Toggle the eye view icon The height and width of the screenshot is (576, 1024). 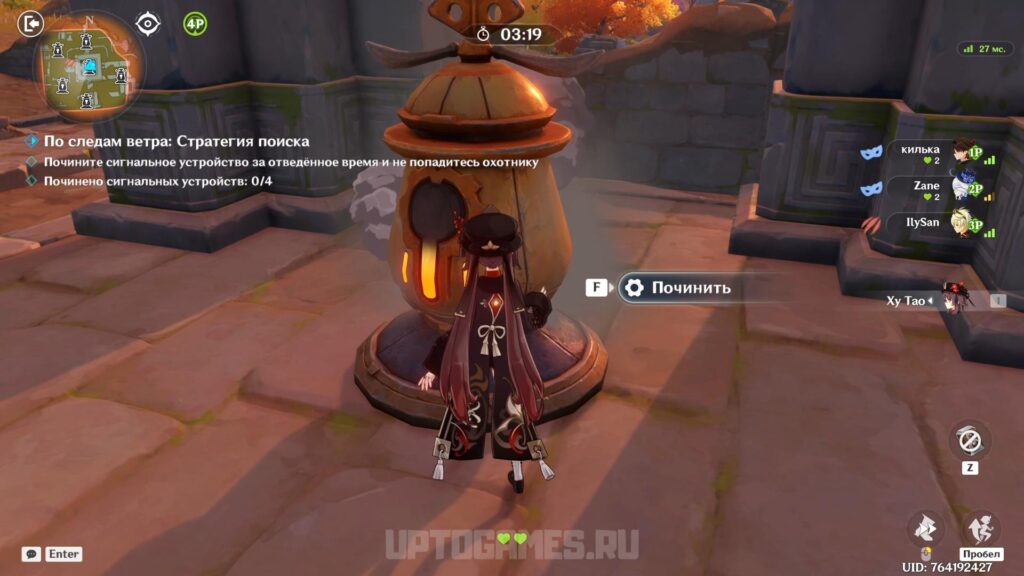148,23
